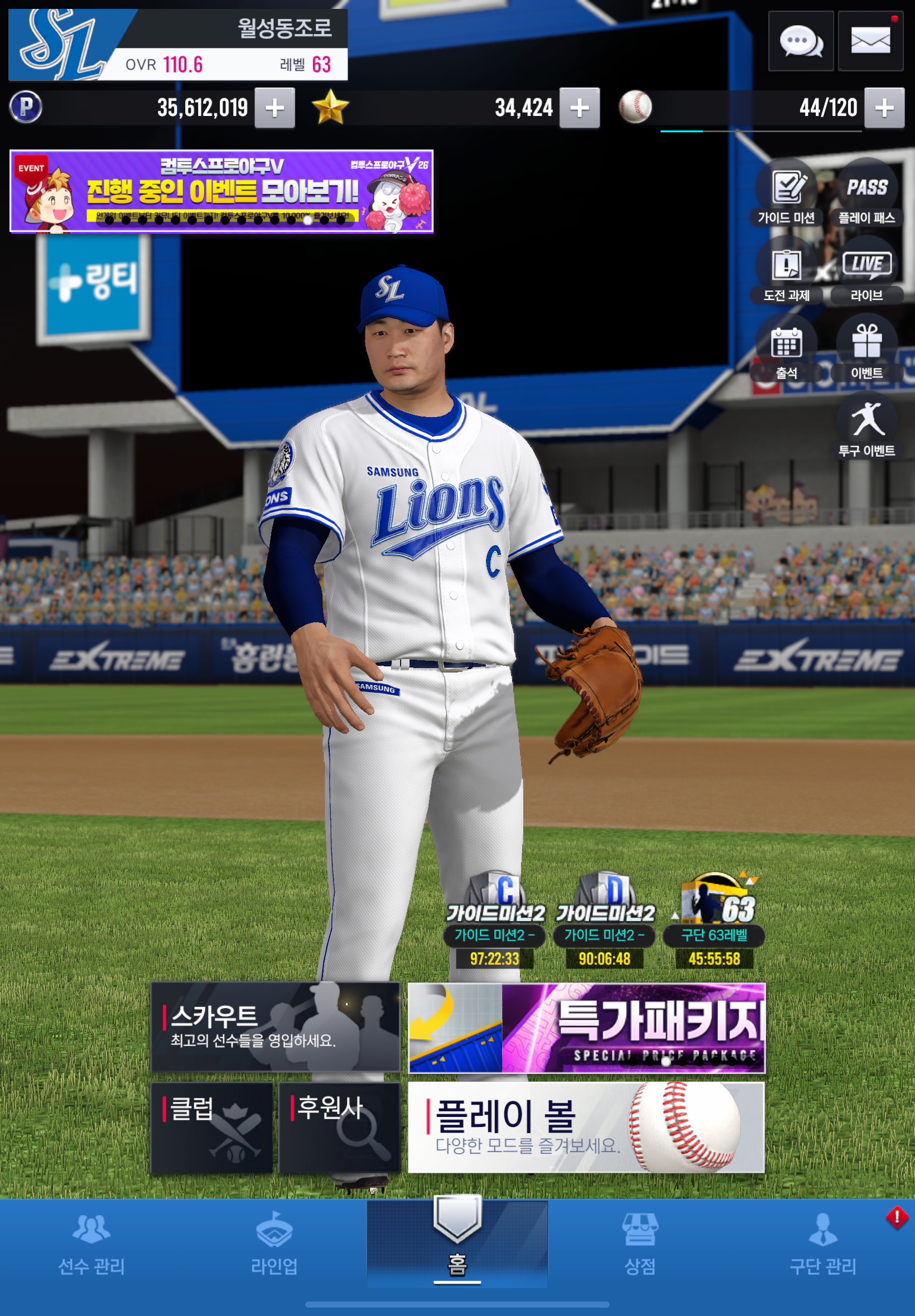Select 플레이 볼 to play ball

(586, 1127)
